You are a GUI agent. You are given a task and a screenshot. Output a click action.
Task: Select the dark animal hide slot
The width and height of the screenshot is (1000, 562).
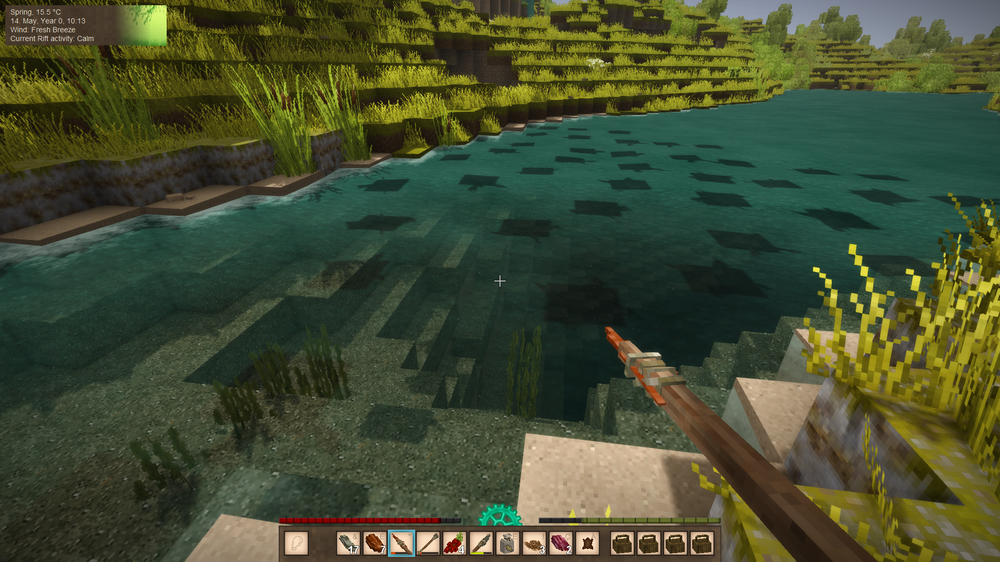[x=588, y=543]
